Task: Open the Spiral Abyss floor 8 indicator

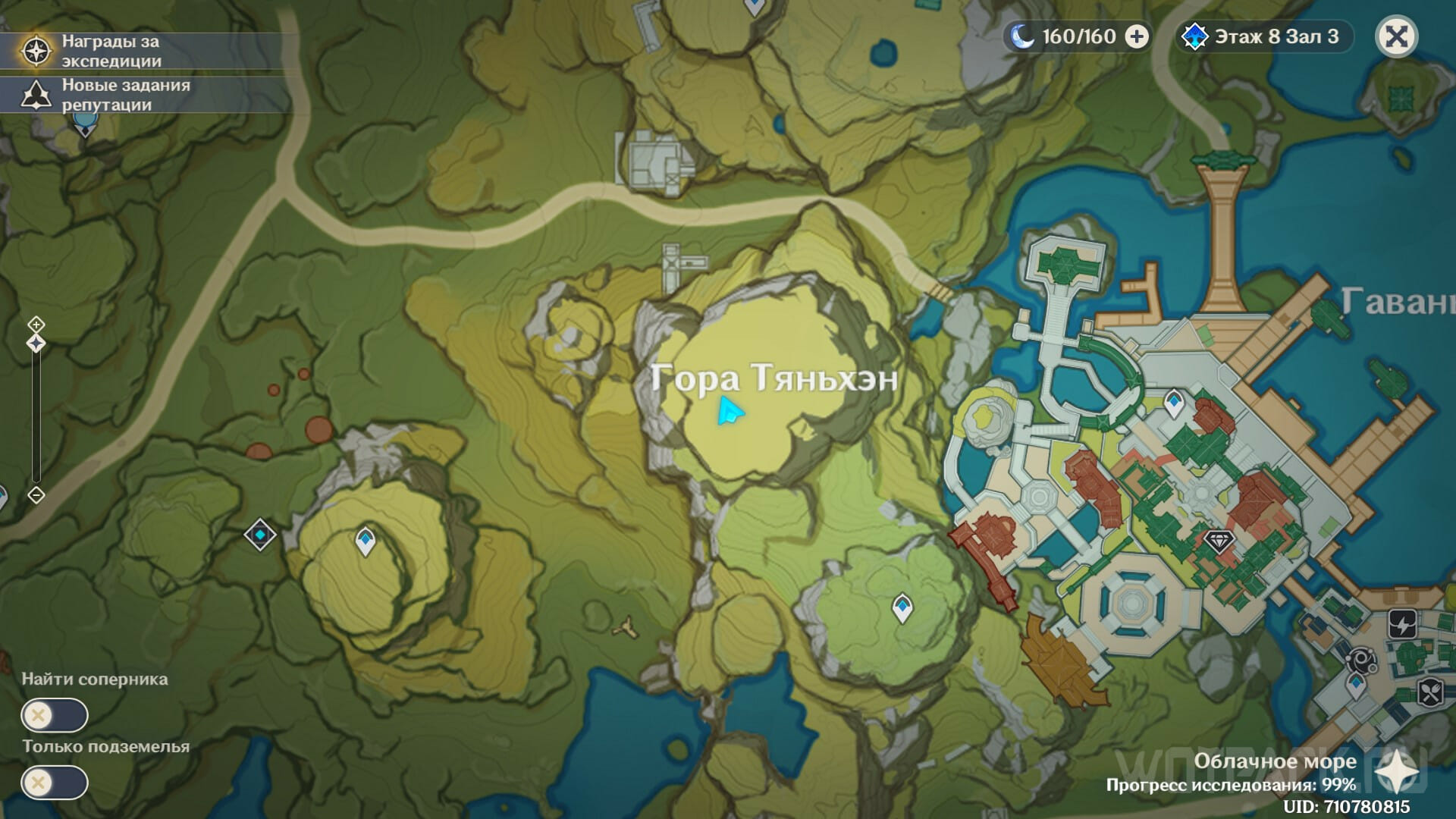Action: [1263, 36]
